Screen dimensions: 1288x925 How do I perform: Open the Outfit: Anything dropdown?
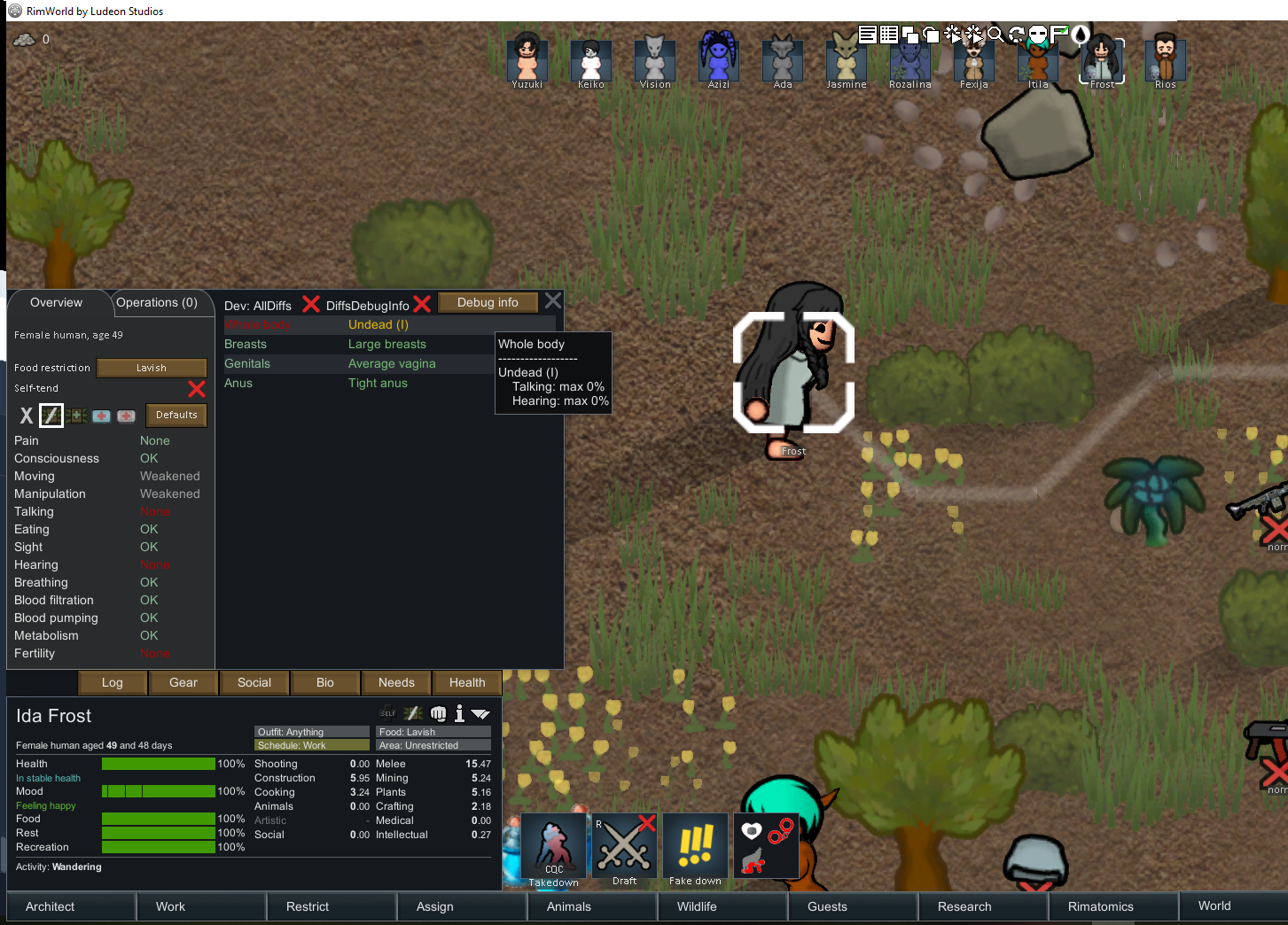point(311,732)
